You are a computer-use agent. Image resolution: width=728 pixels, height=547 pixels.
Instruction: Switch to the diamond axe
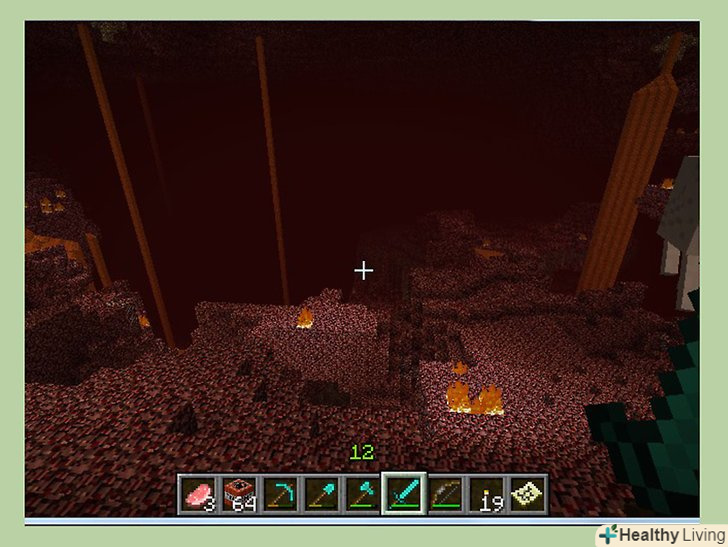[x=362, y=493]
